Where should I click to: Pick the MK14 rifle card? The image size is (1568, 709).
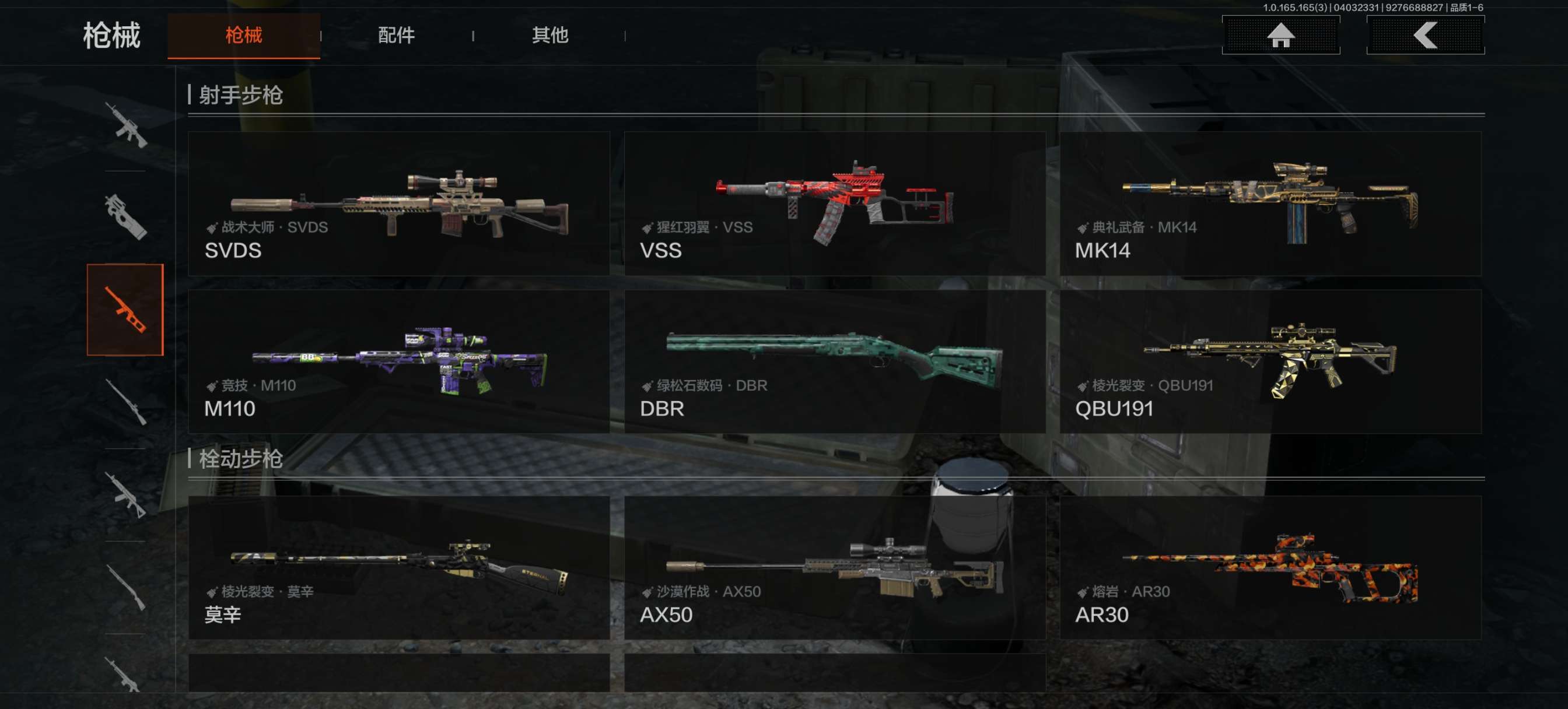point(1270,204)
